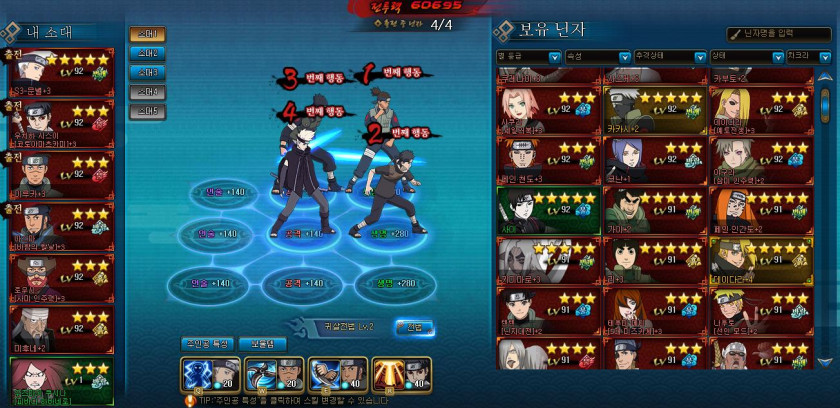Pick the five-star Kakashi ninja card
Viewport: 840px width, 408px height.
coord(653,109)
